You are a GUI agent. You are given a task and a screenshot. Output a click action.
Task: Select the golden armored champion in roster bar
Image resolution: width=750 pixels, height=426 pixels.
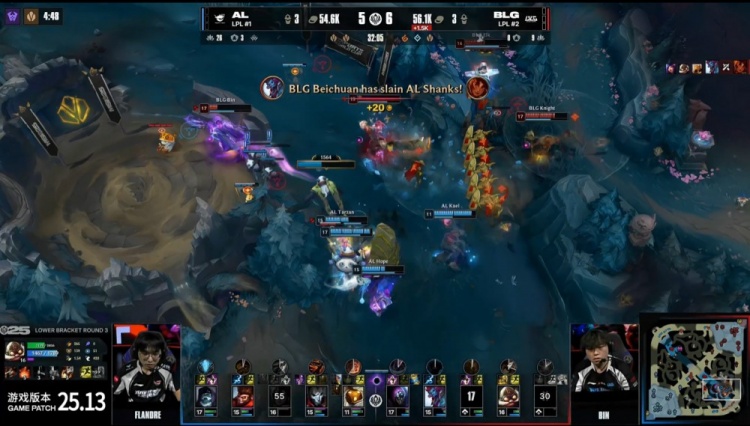(x=354, y=397)
